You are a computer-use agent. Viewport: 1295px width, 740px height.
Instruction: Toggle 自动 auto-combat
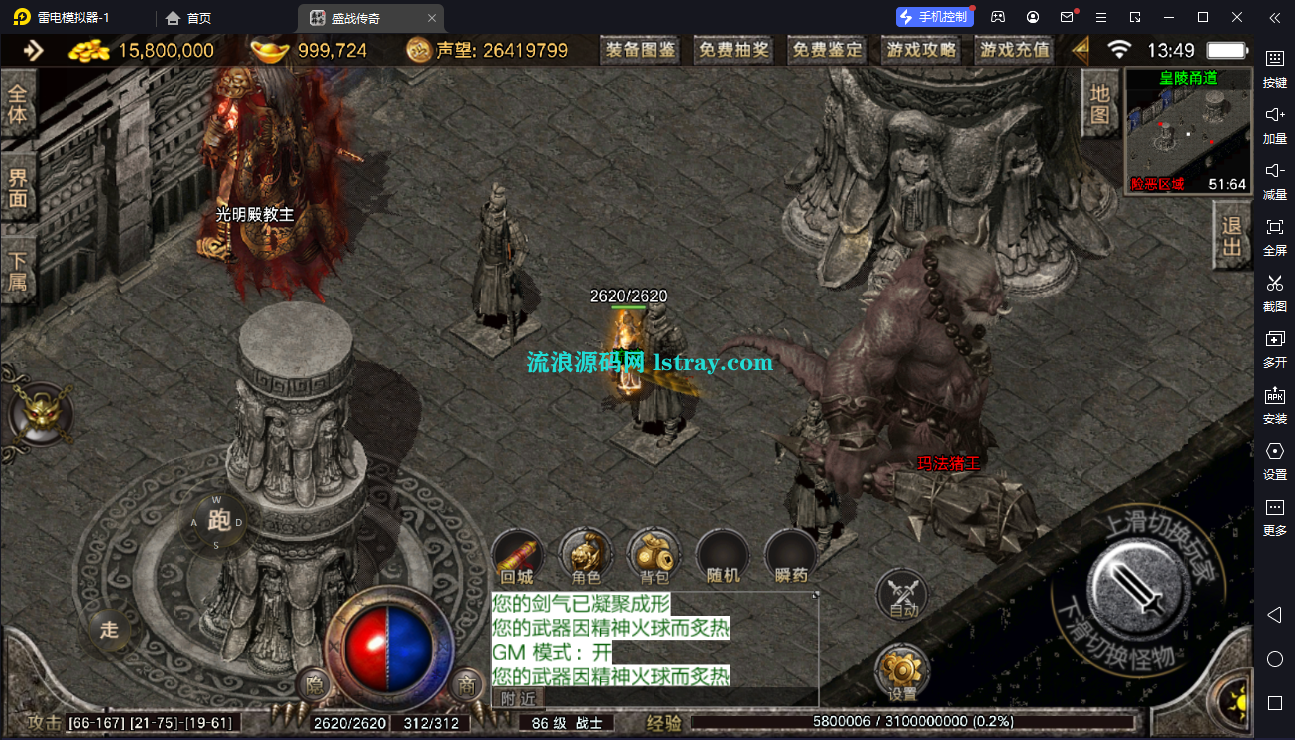click(x=902, y=595)
